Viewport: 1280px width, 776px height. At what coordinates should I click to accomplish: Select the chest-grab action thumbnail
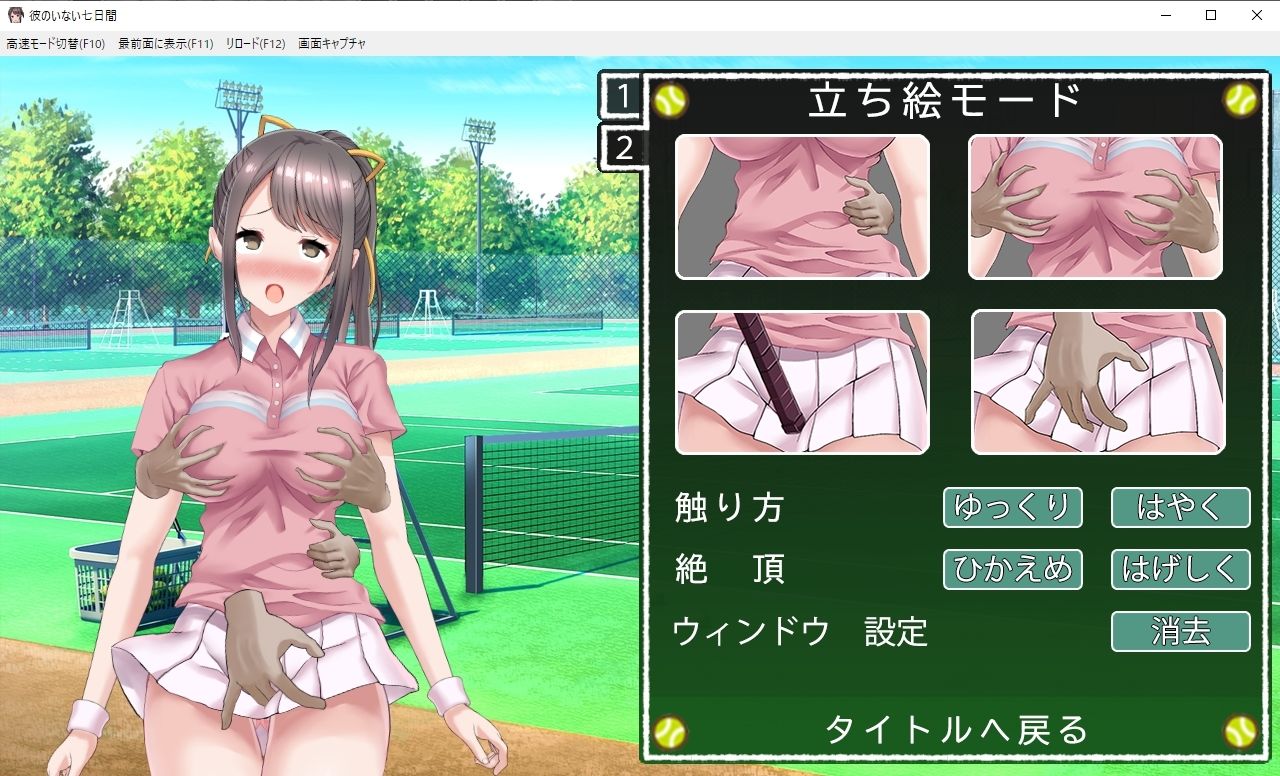(x=1096, y=206)
